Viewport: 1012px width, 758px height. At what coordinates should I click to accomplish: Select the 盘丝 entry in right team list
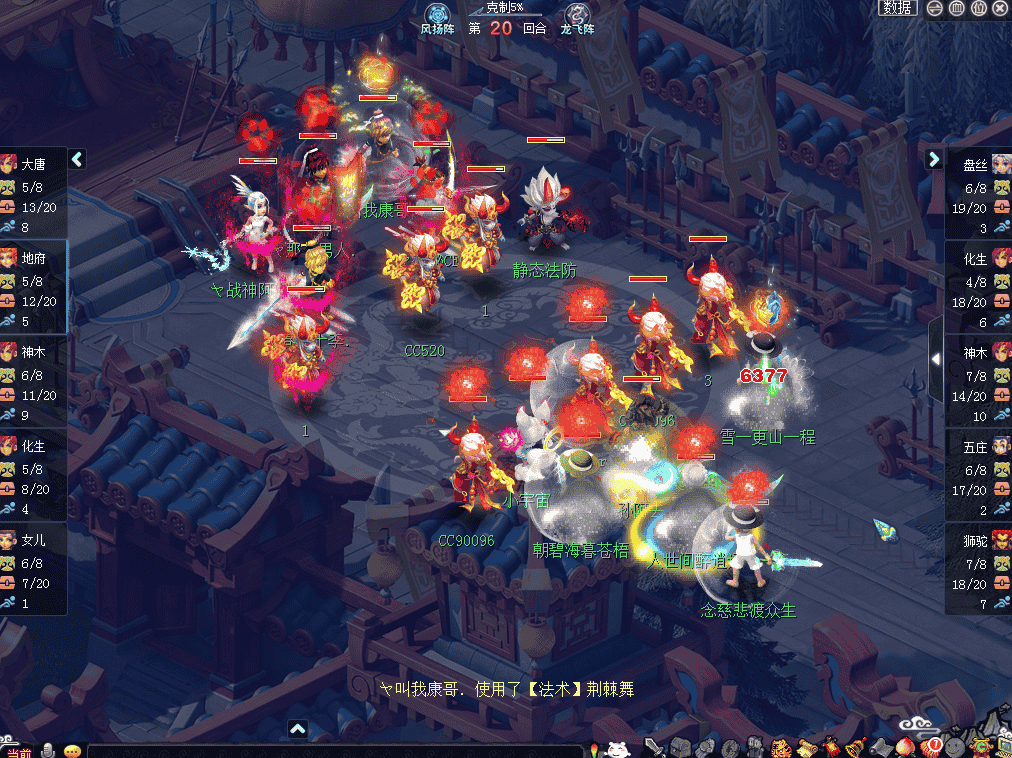(977, 165)
